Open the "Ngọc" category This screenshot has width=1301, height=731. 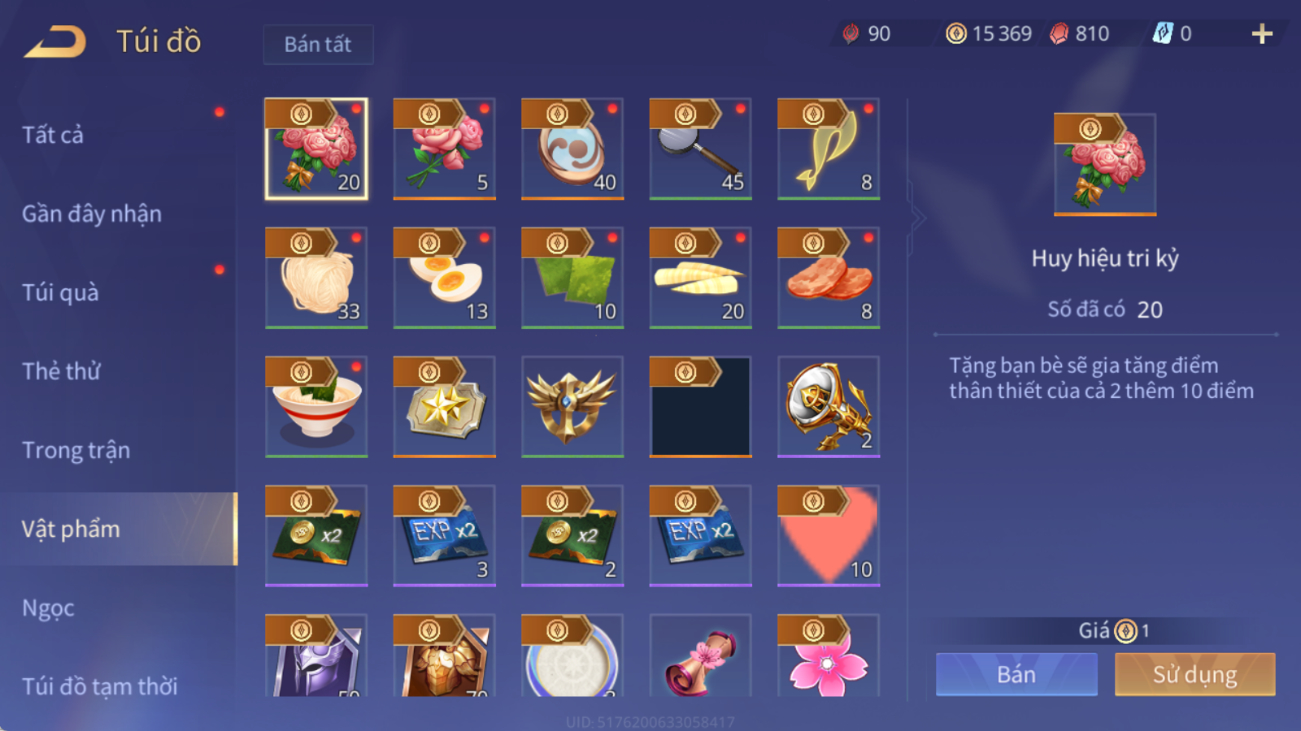coord(48,608)
